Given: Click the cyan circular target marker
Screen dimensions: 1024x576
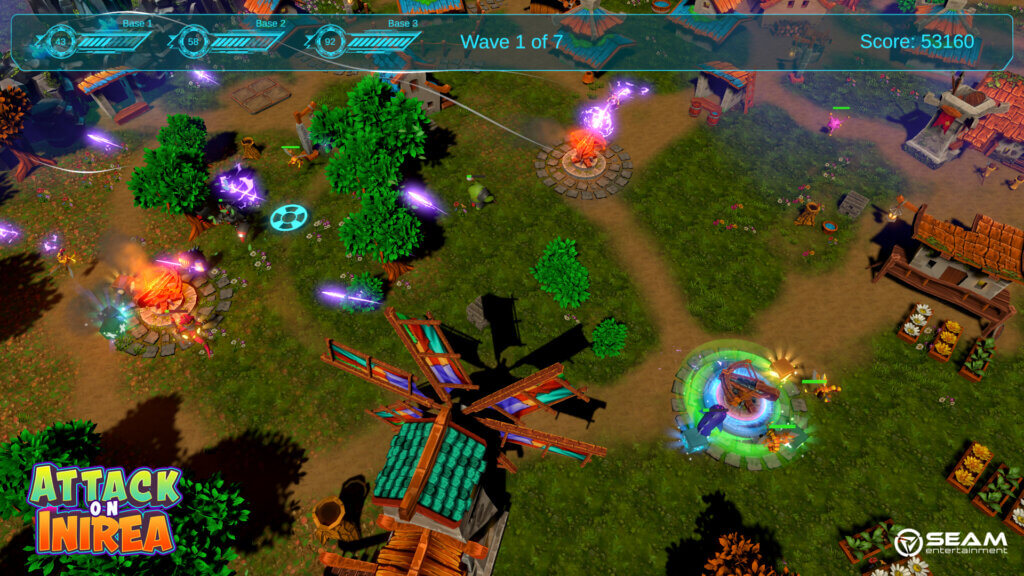Looking at the screenshot, I should 289,217.
